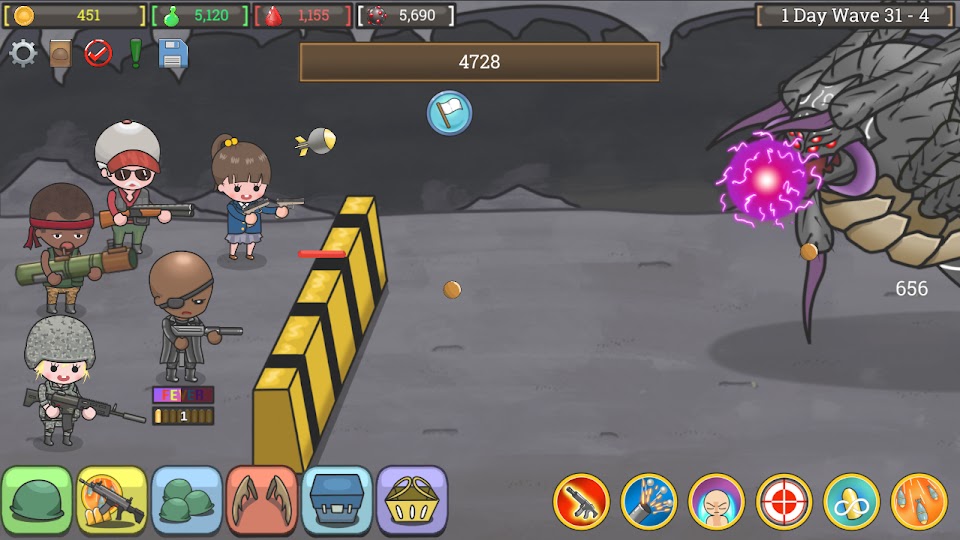
Task: Activate the assault rifle skill
Action: tap(581, 501)
